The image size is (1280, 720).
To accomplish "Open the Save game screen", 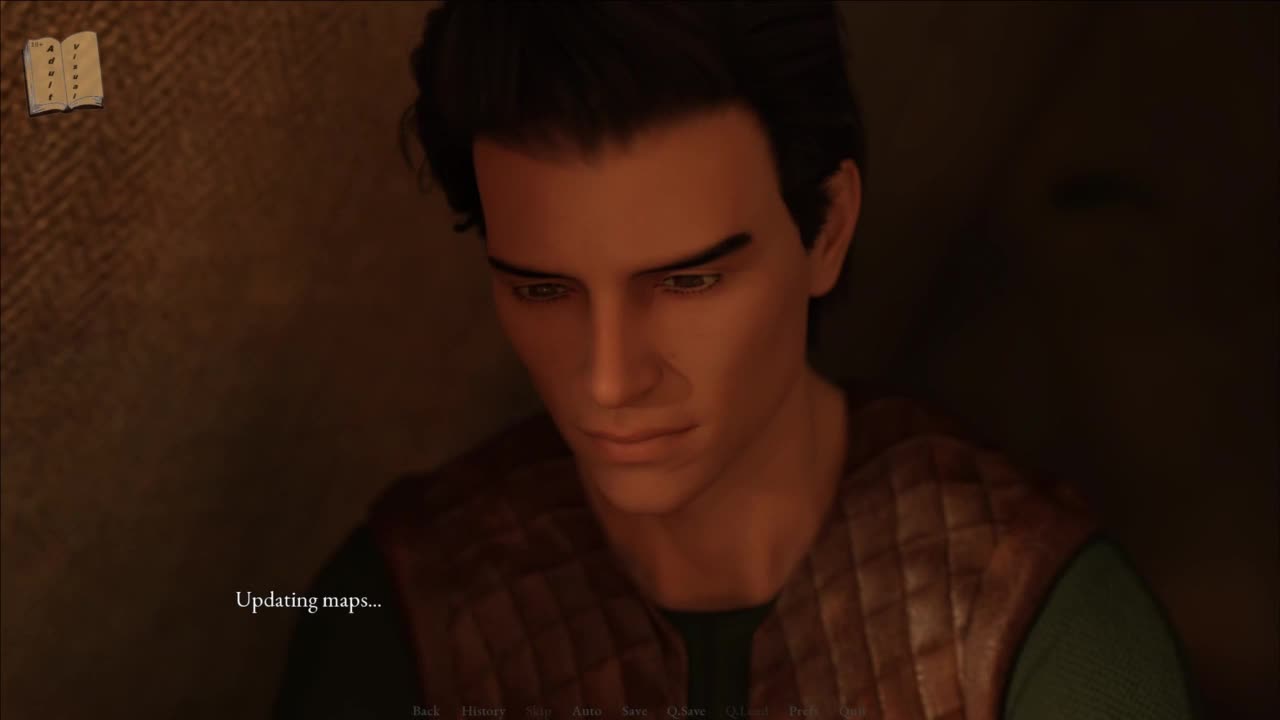I will 634,711.
